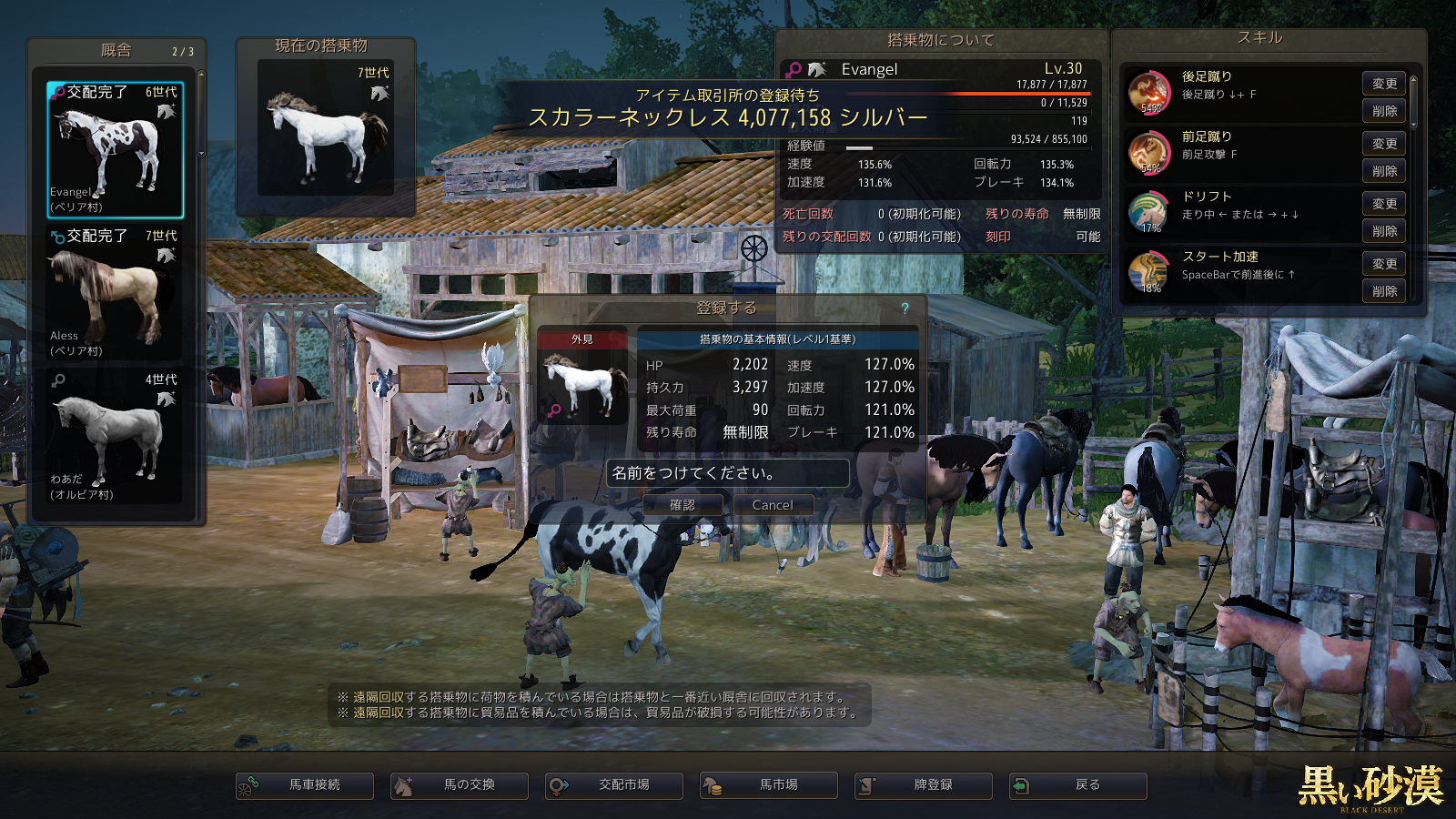
Task: Select Aless horse in the stable list
Action: [x=116, y=293]
